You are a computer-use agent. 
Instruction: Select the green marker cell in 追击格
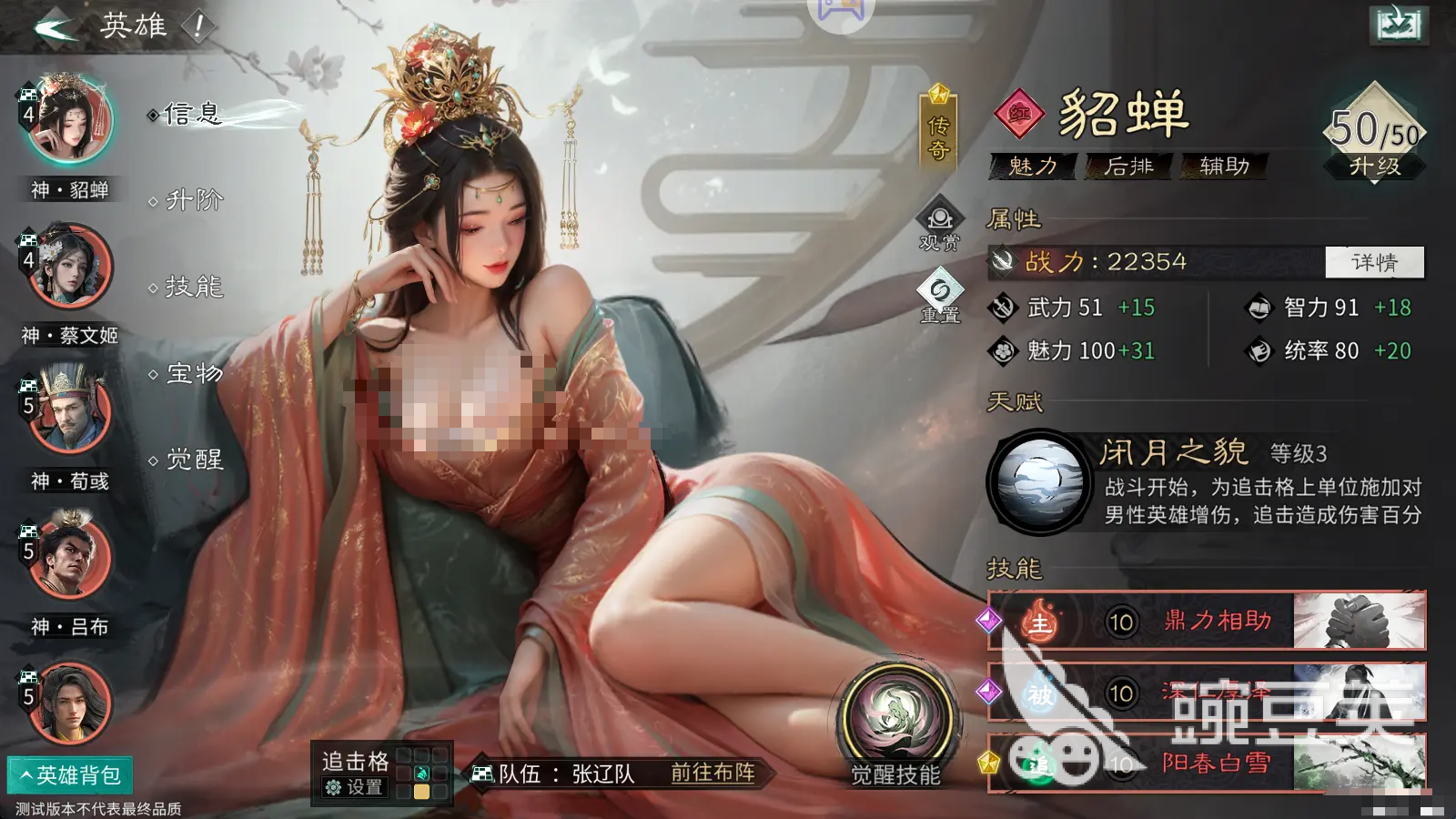pos(421,773)
